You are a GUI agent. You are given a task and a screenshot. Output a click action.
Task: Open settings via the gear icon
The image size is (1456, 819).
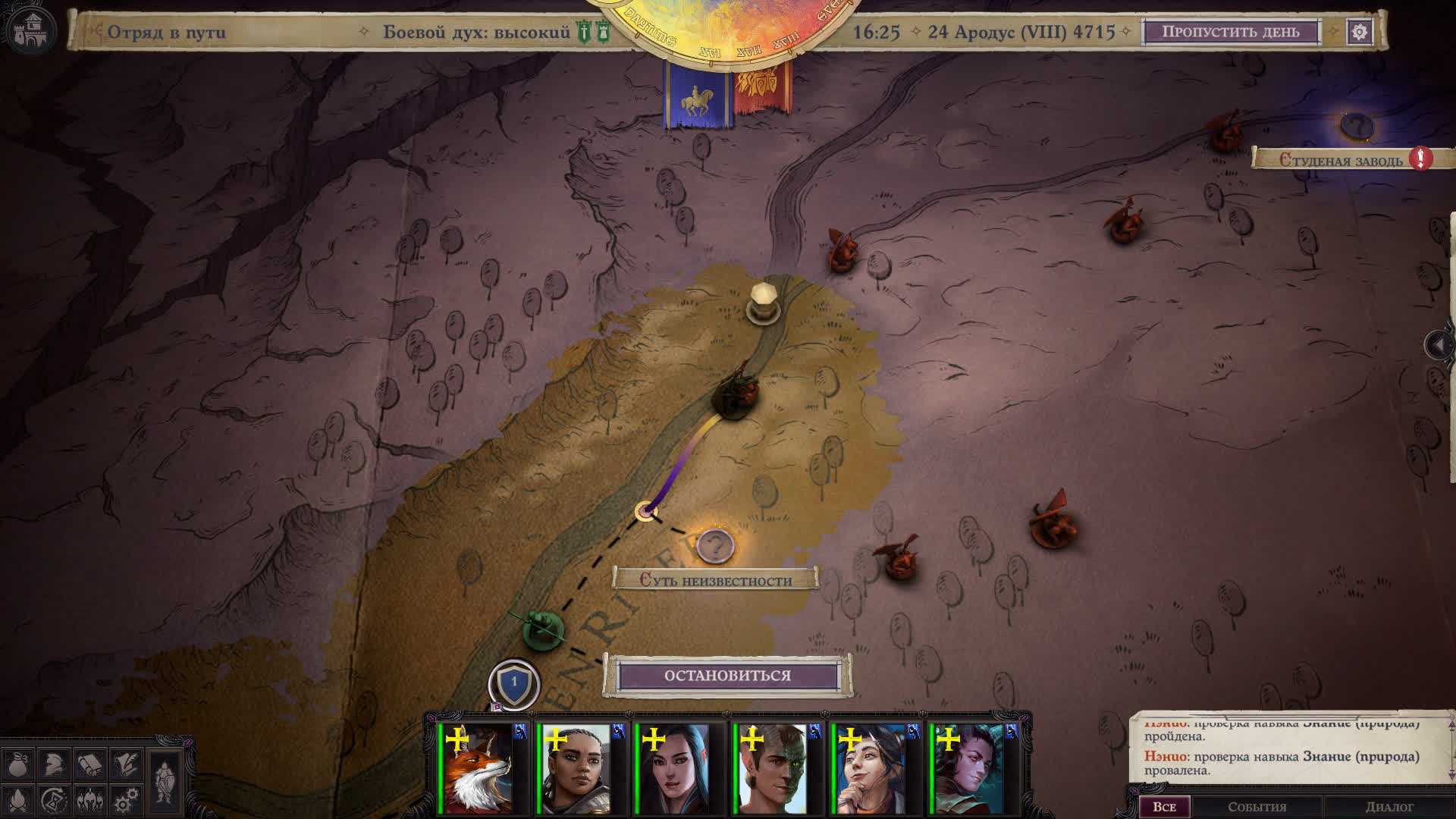click(1360, 32)
